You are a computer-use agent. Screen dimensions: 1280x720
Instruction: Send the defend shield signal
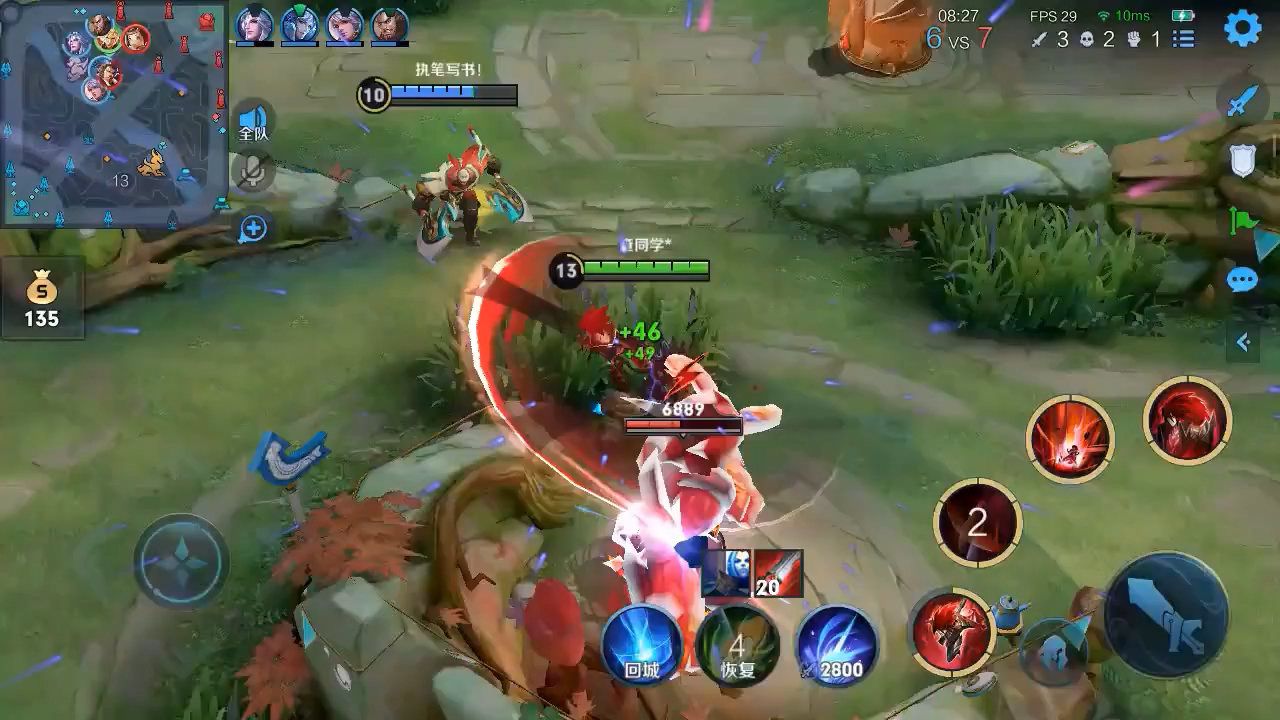coord(1242,160)
